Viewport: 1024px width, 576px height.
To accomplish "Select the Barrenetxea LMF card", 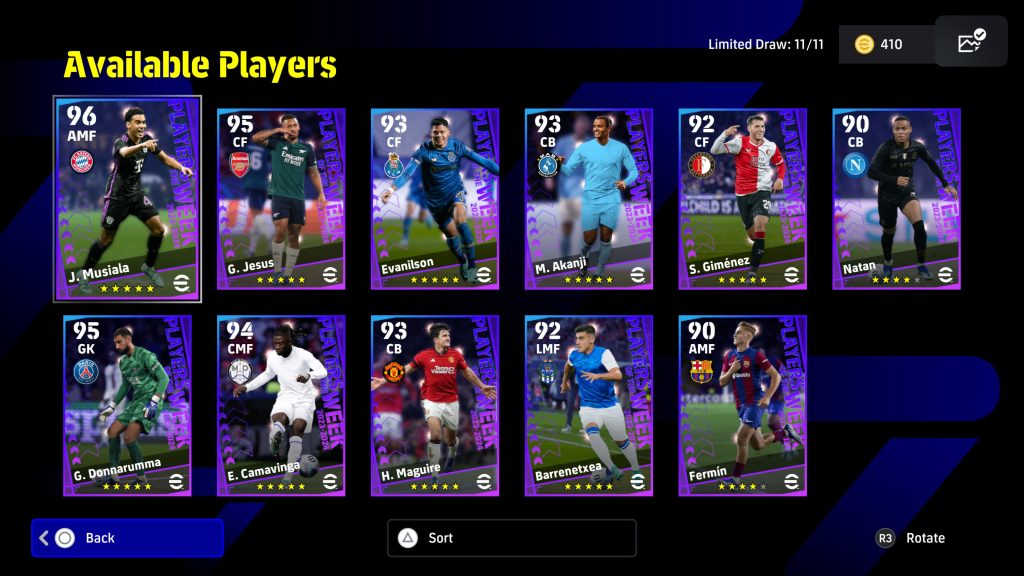I will pos(589,406).
